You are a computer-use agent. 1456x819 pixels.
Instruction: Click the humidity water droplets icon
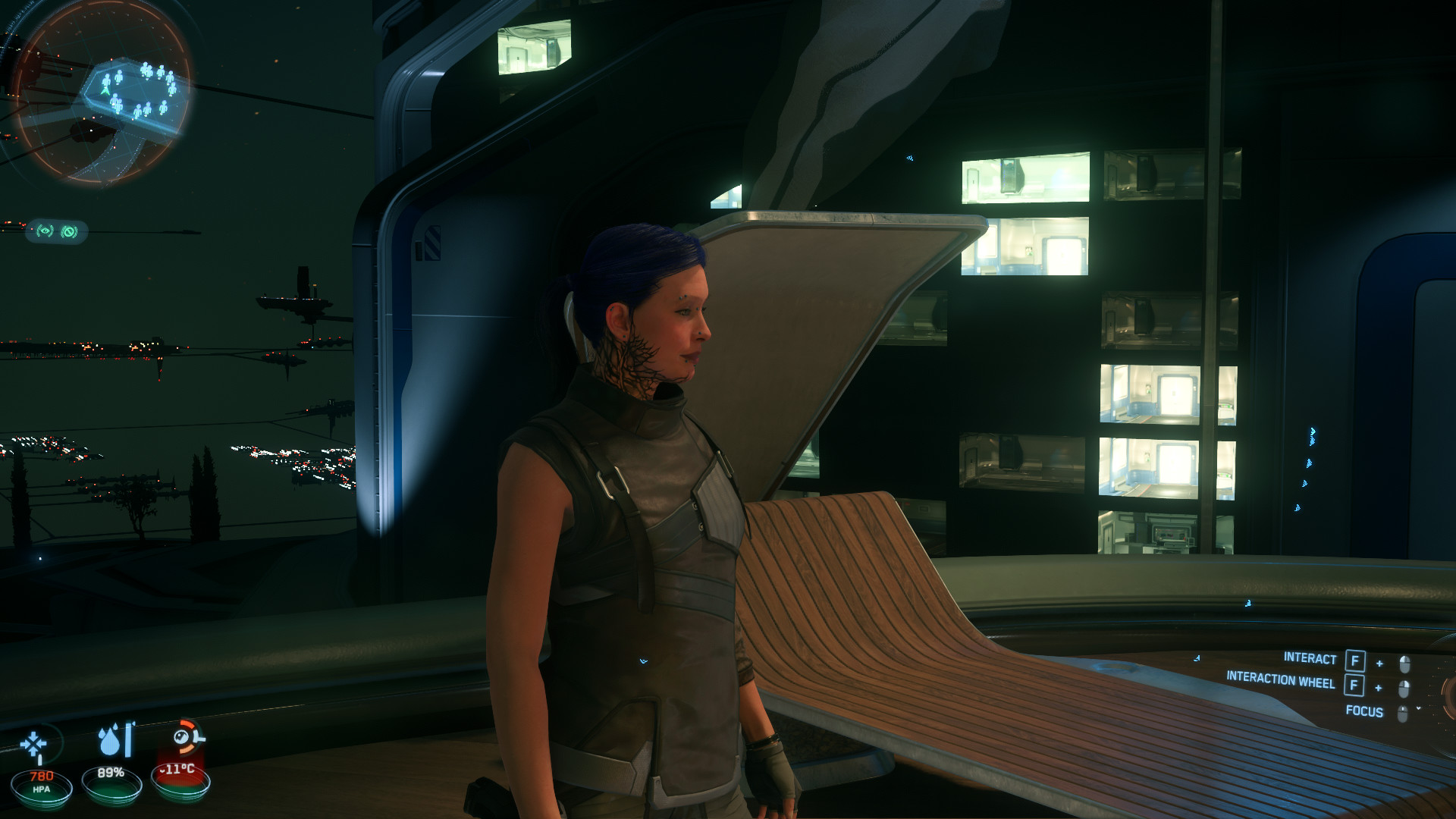click(x=115, y=740)
